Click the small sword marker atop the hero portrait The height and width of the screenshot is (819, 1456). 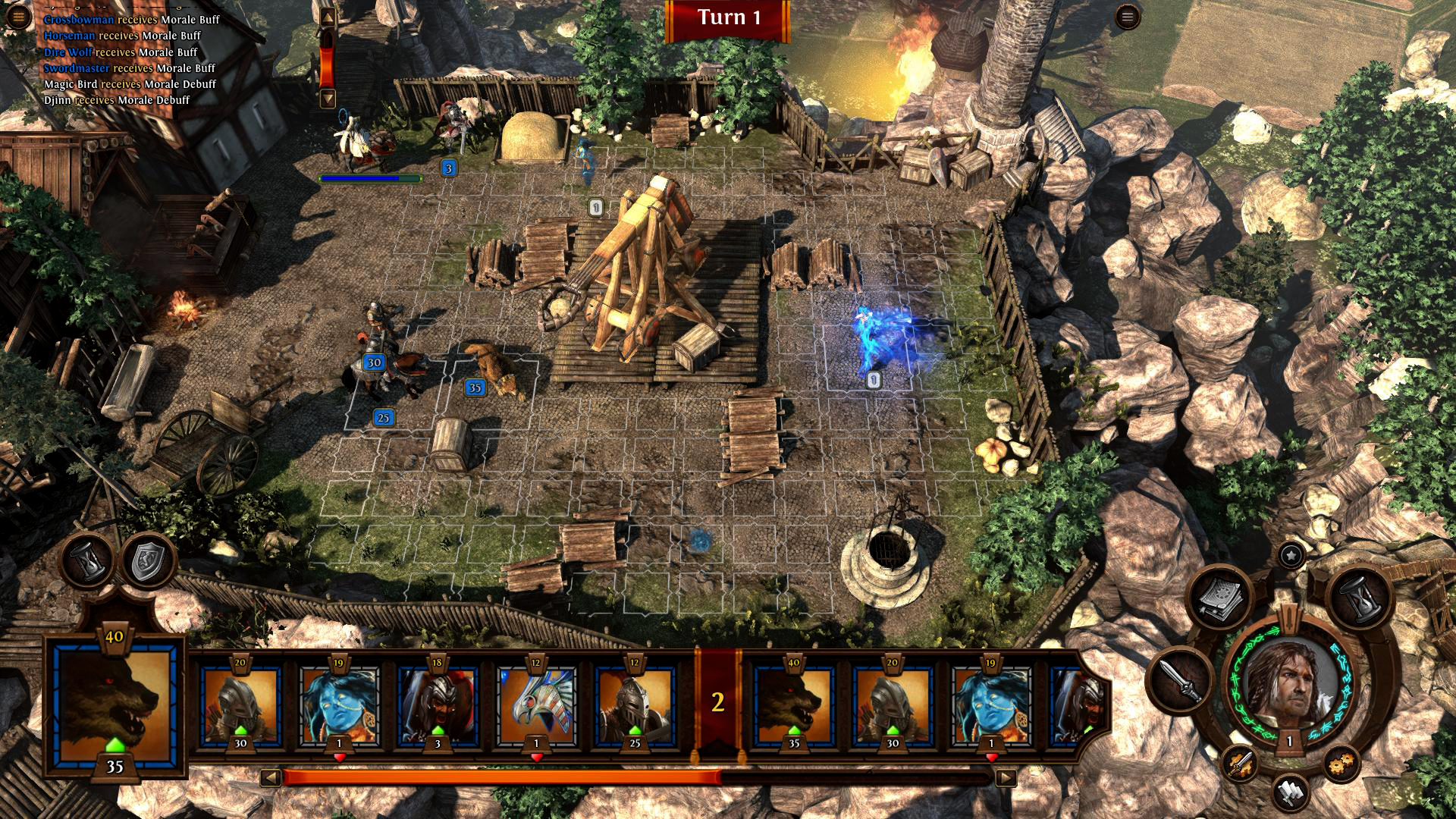(1289, 617)
